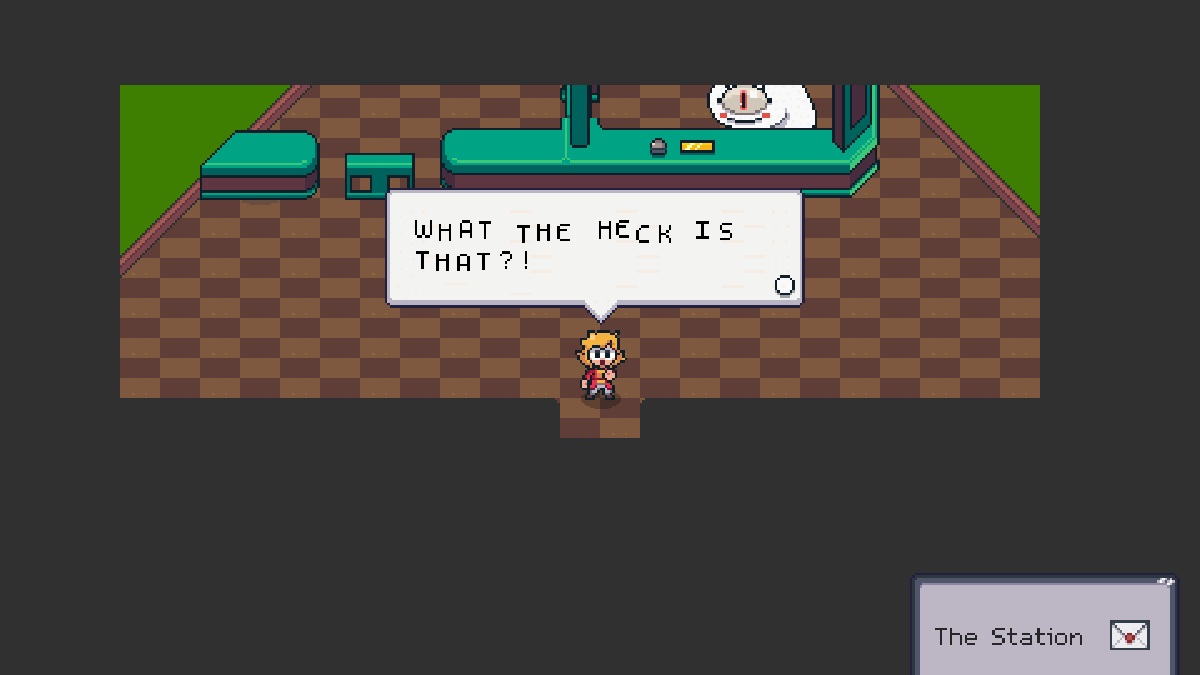Select The Station location panel
This screenshot has height=675, width=1200.
(x=1008, y=637)
